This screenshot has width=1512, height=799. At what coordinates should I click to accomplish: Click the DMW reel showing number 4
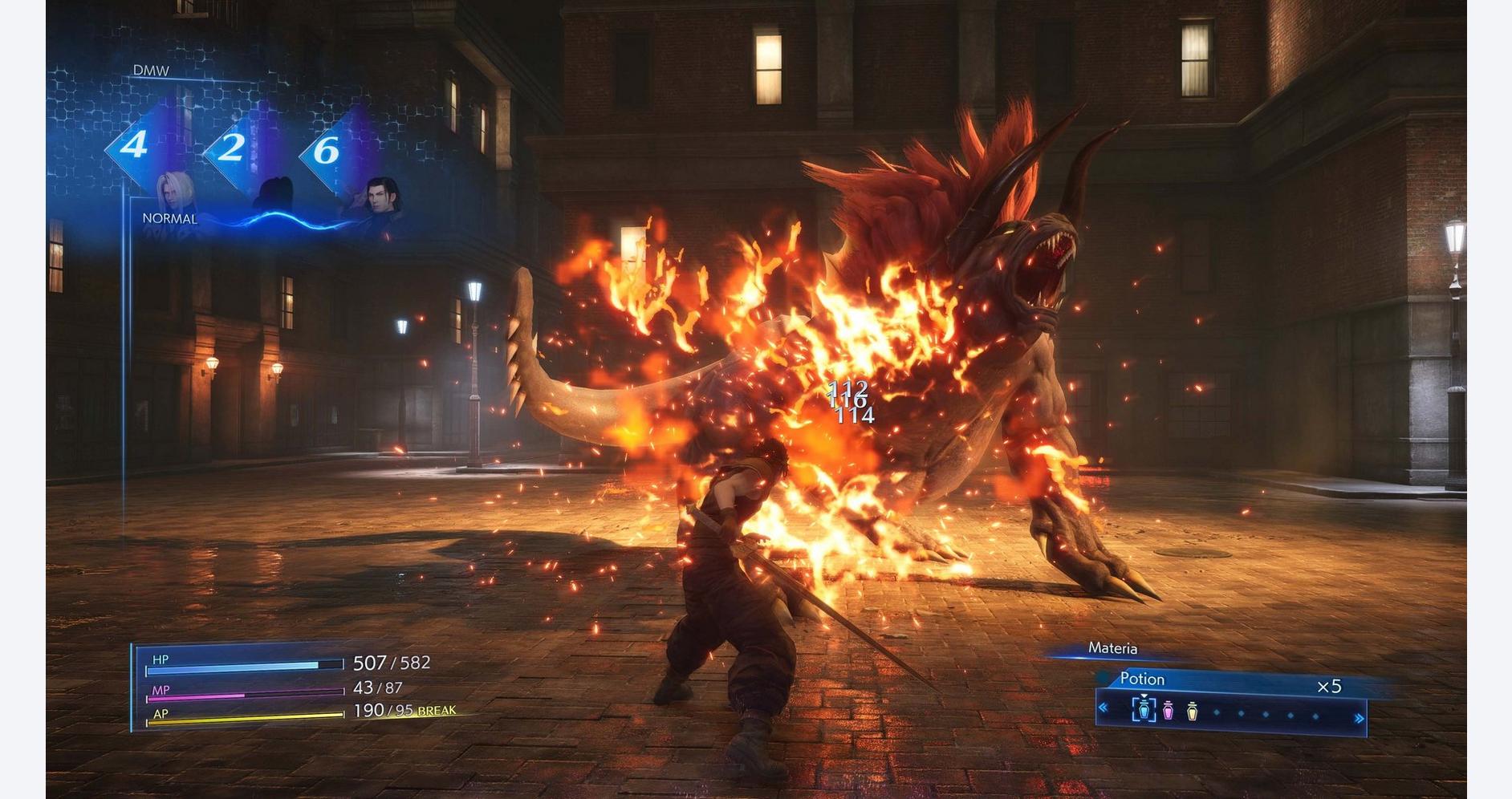tap(134, 146)
